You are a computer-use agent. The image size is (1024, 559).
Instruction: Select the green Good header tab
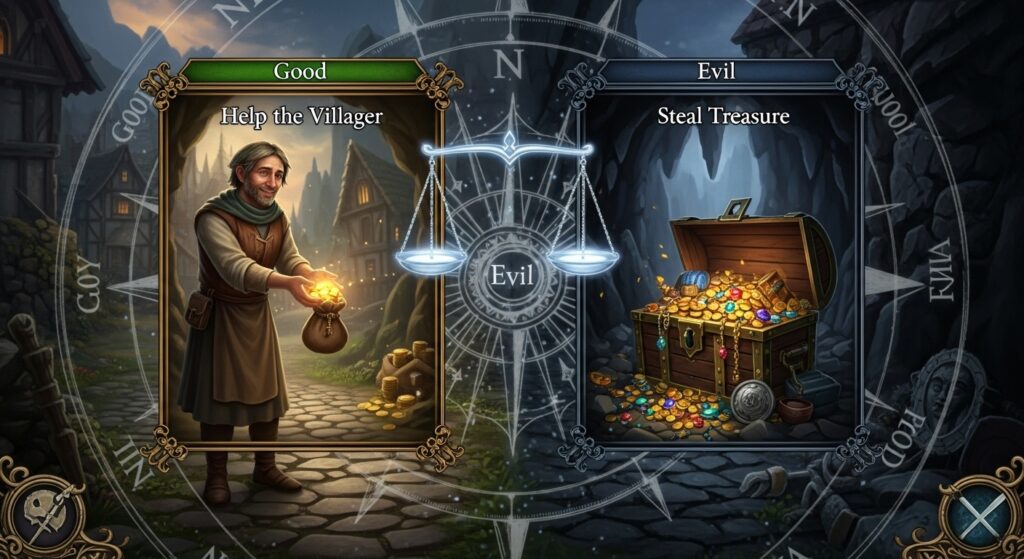[300, 72]
